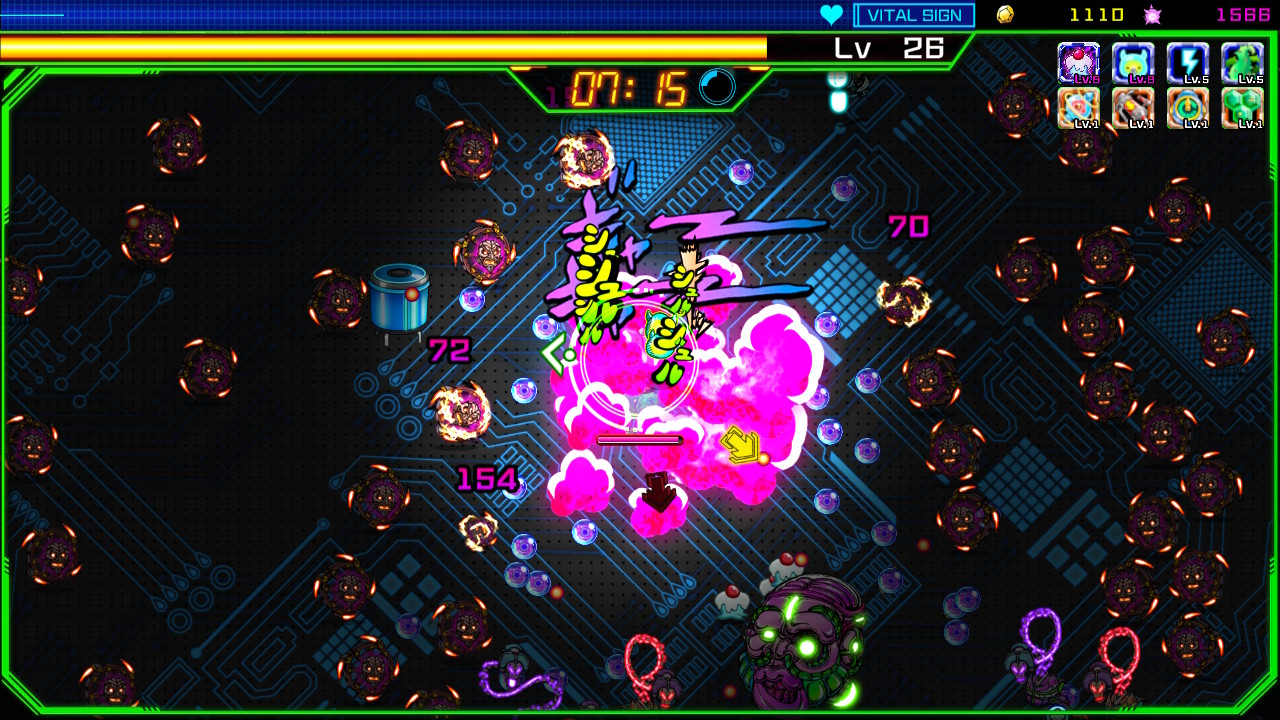The image size is (1280, 720).
Task: Select the cherry cake skill icon Lv.8
Action: [x=1081, y=62]
